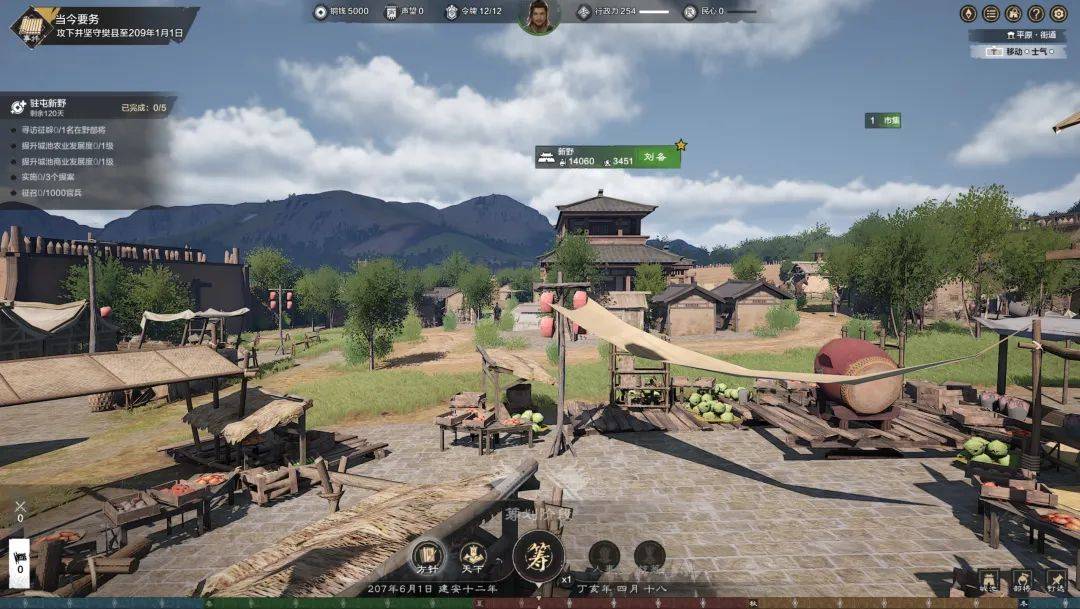
Task: Open the 打造 forging menu
Action: click(x=1056, y=581)
